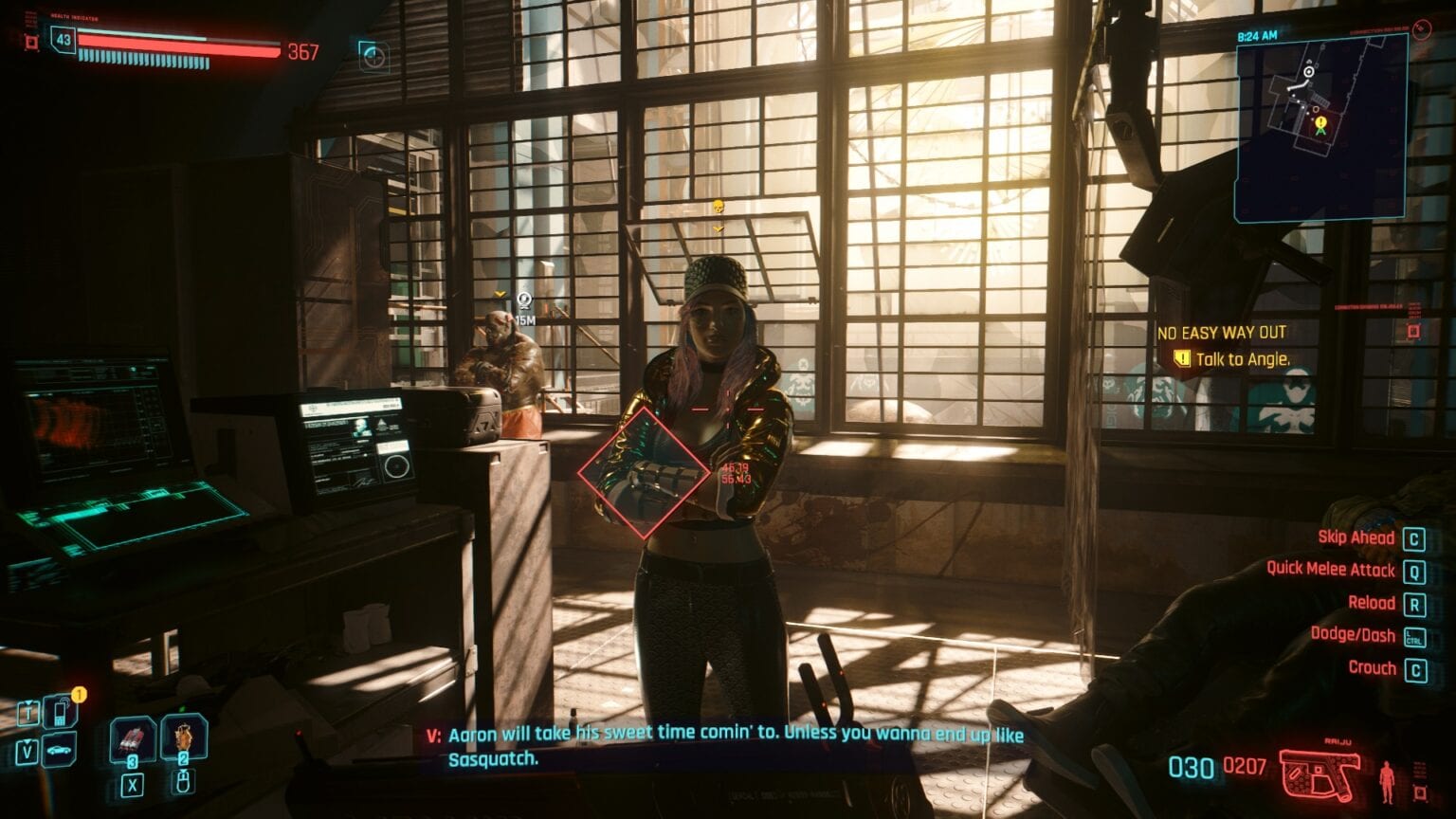This screenshot has height=819, width=1456.
Task: Toggle the red targeting diamond on Angie
Action: coord(643,469)
